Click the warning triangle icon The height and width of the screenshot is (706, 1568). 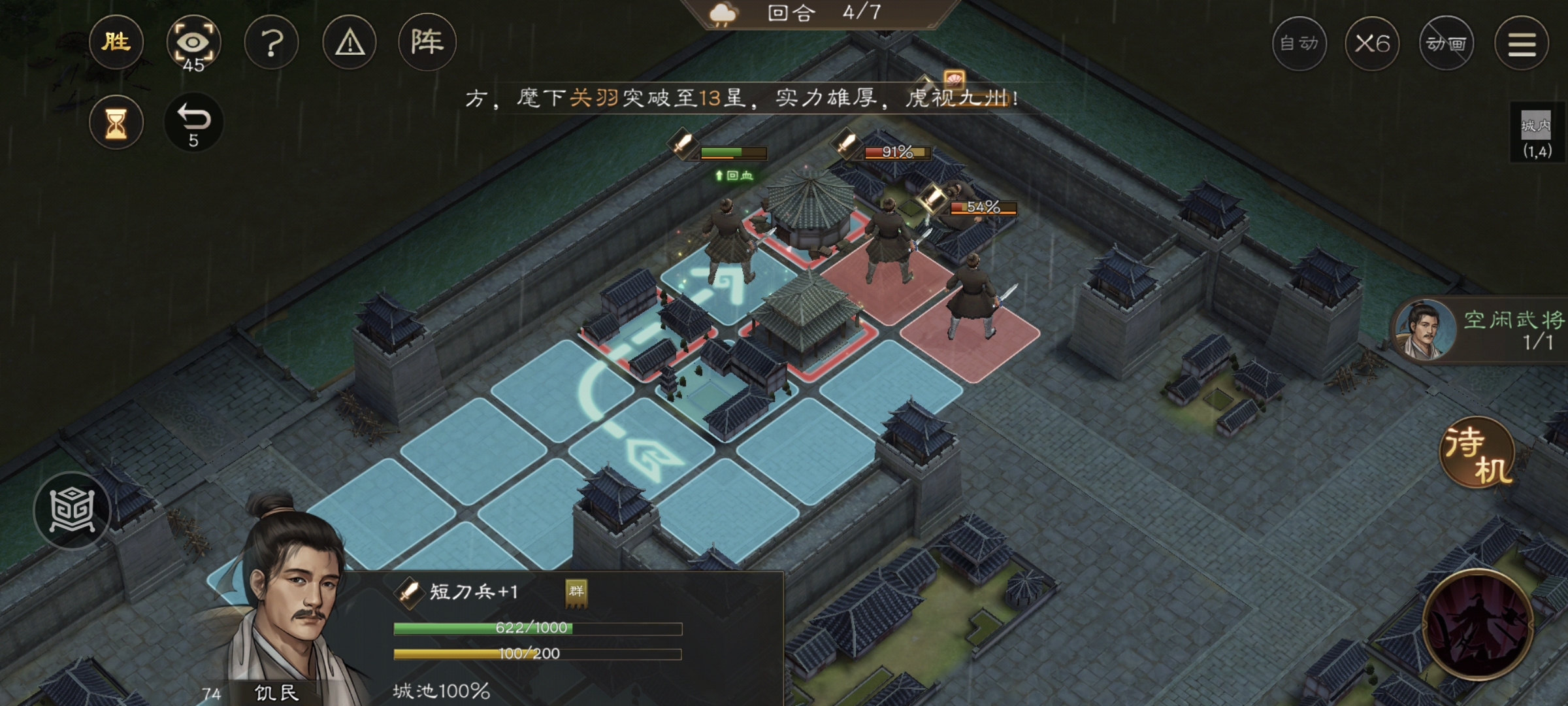(x=350, y=43)
